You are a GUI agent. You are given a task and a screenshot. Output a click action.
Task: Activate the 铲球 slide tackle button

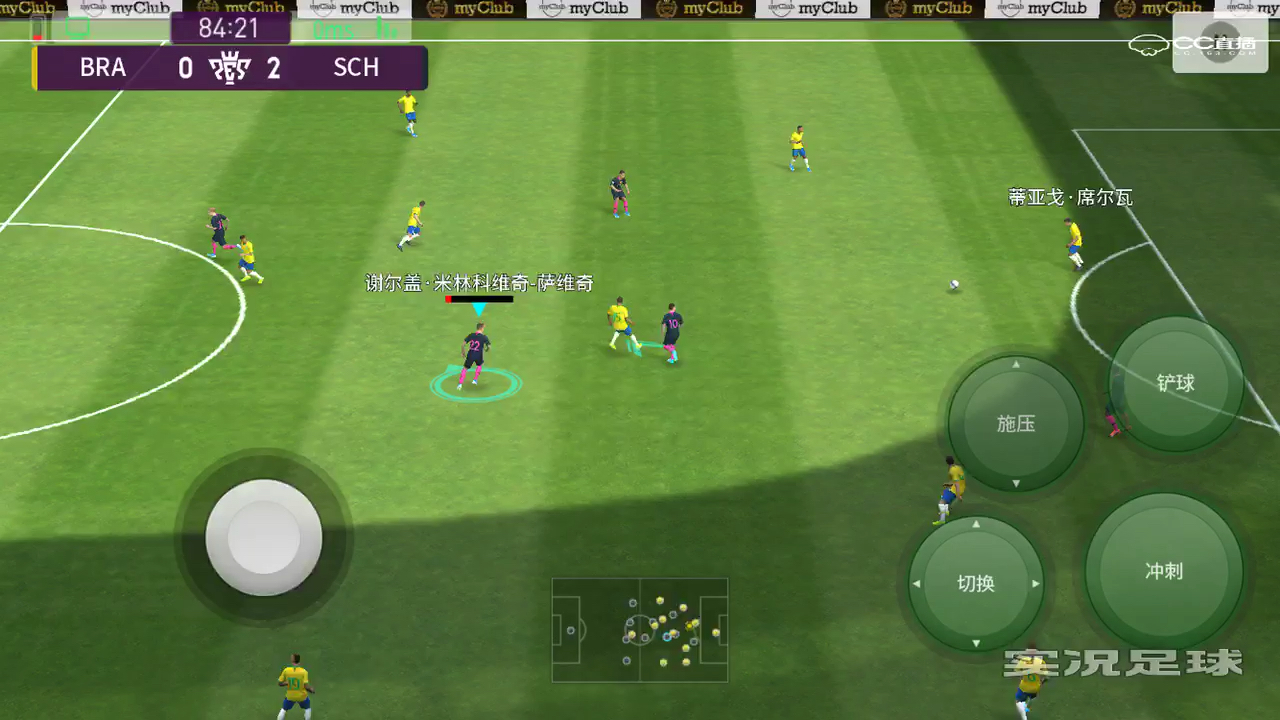[1176, 383]
